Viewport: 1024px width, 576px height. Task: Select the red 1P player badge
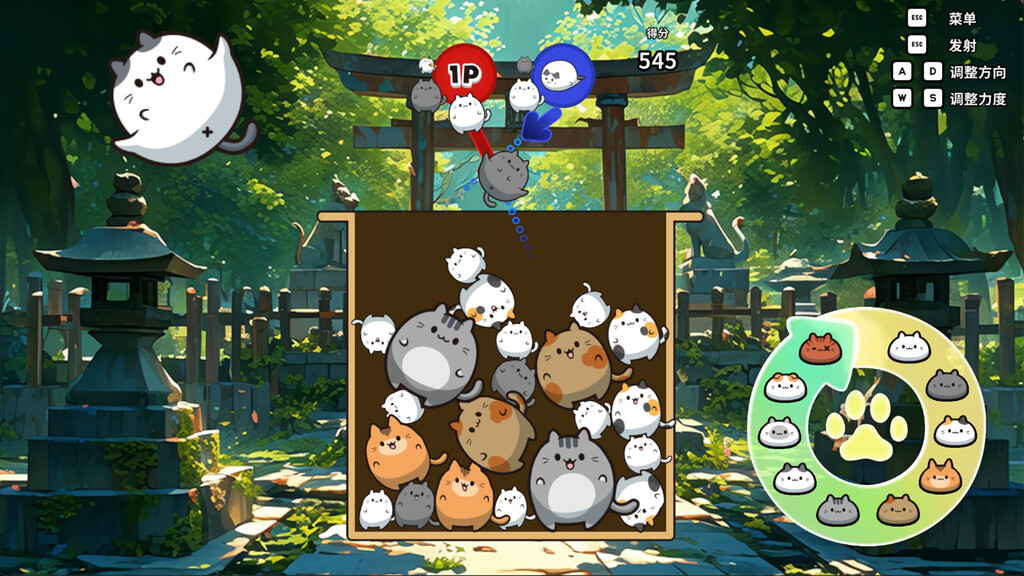coord(464,73)
